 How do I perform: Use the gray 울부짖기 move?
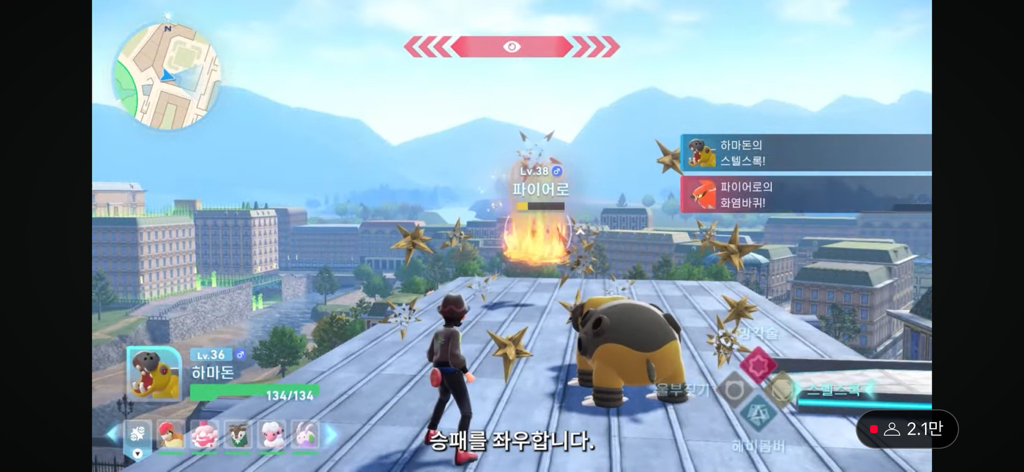(732, 389)
